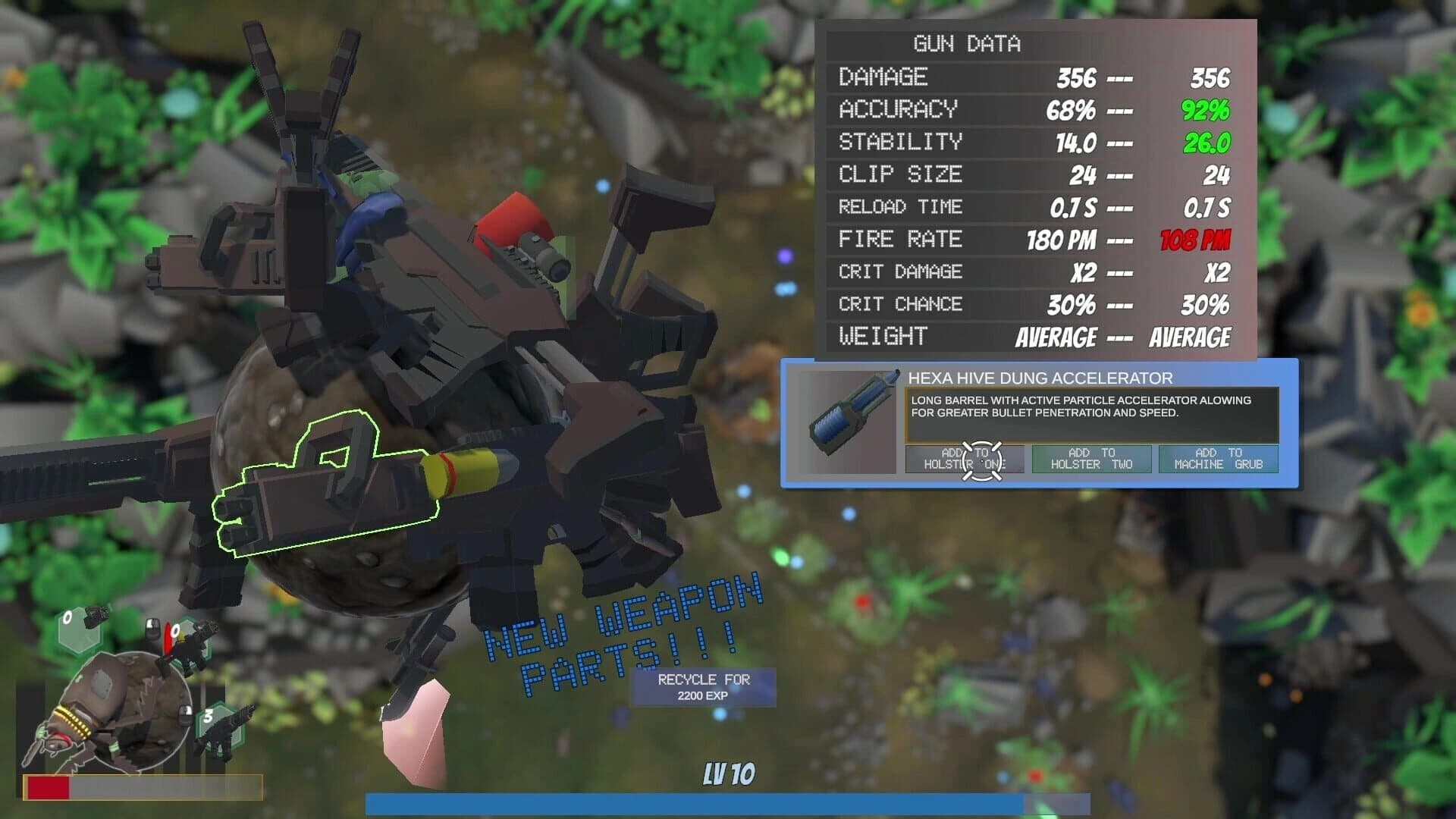Image resolution: width=1456 pixels, height=819 pixels.
Task: Click Add to Machine Grub button
Action: (1217, 459)
